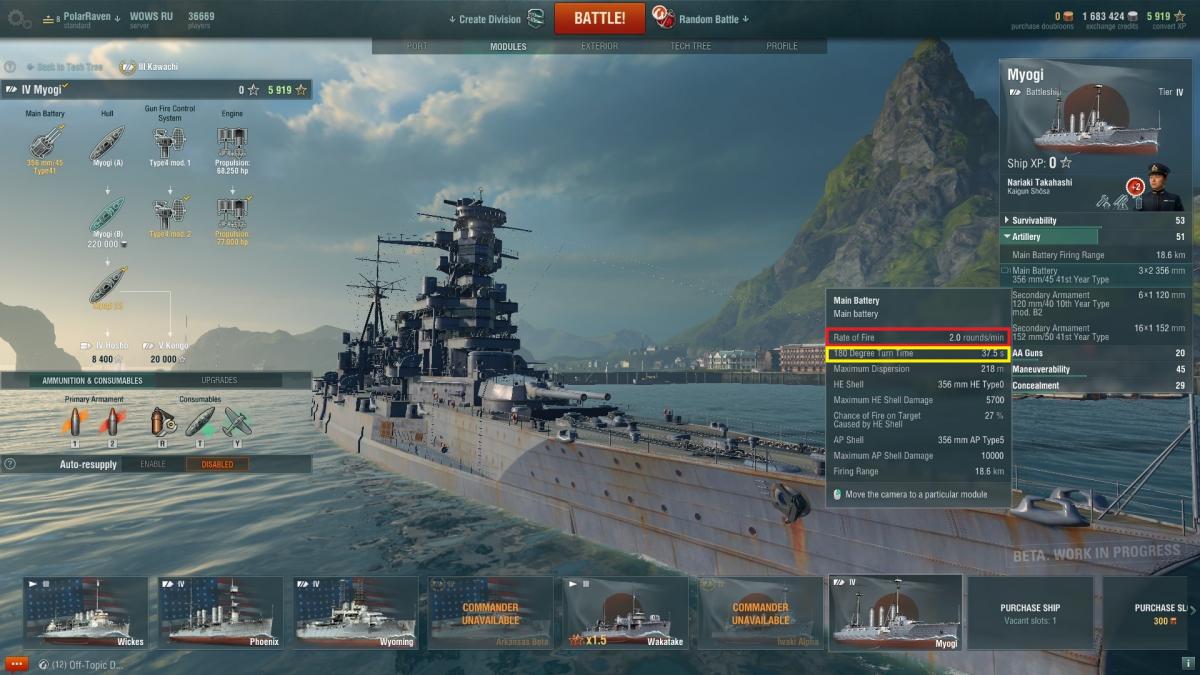Choose the Wakatake ship in the carousel
1200x675 pixels.
click(625, 612)
